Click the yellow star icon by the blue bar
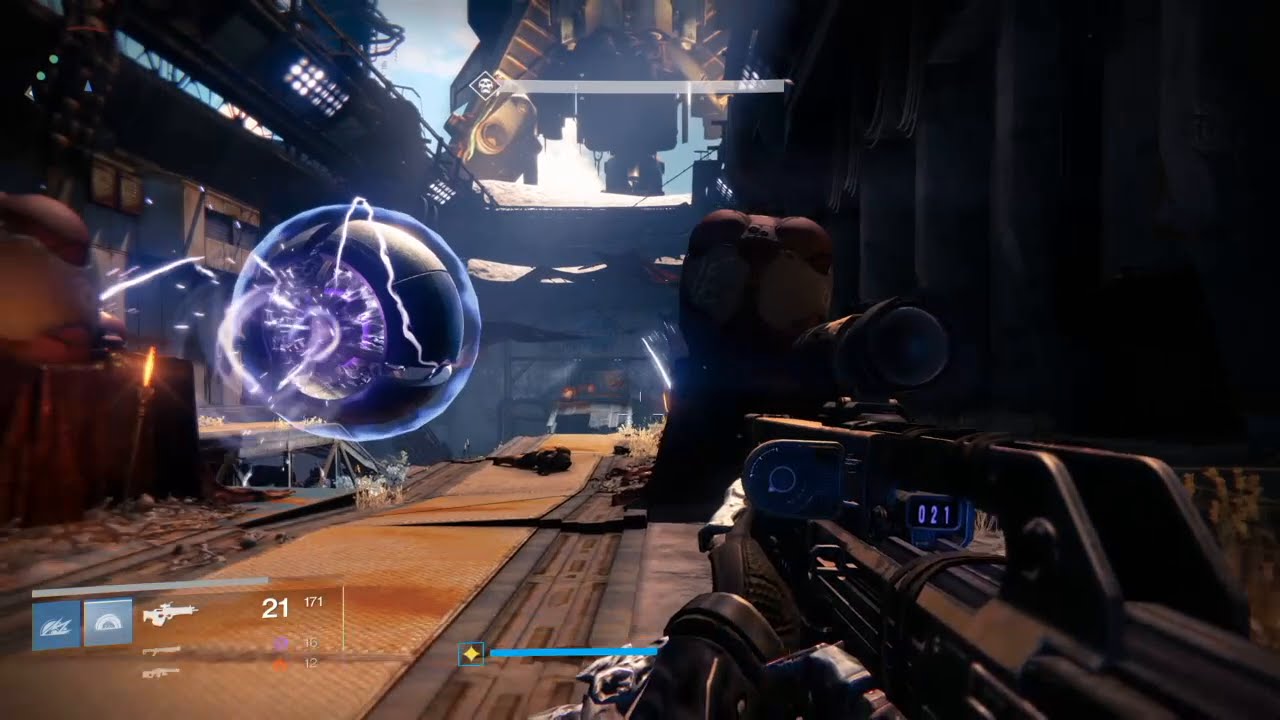This screenshot has width=1280, height=720. pyautogui.click(x=471, y=654)
